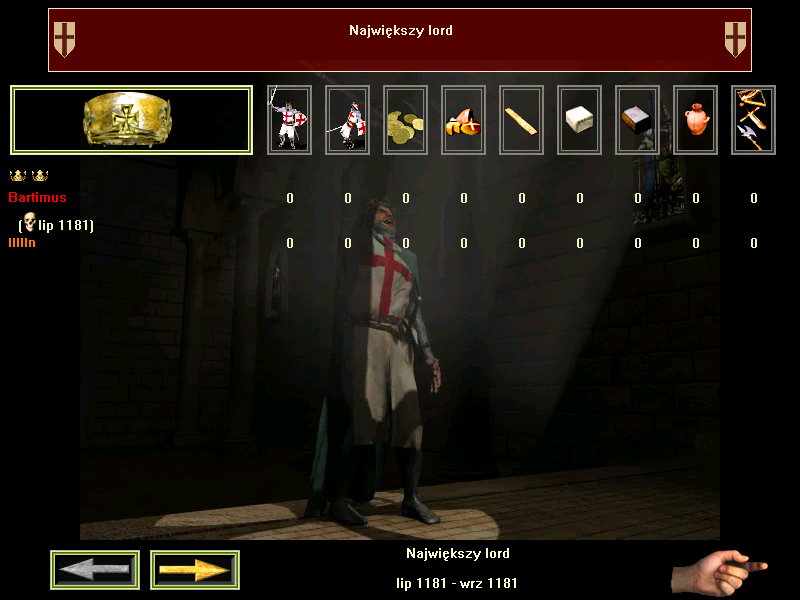
Task: Select the clay pitch pot icon
Action: [x=695, y=120]
